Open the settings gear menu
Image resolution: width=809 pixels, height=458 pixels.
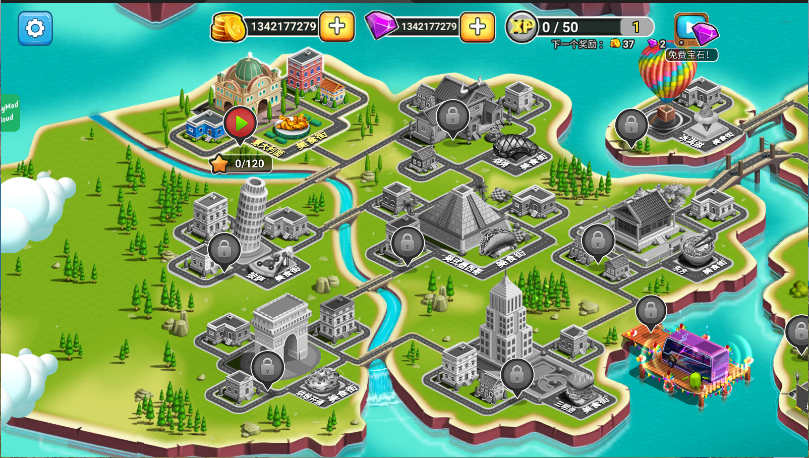[x=36, y=27]
